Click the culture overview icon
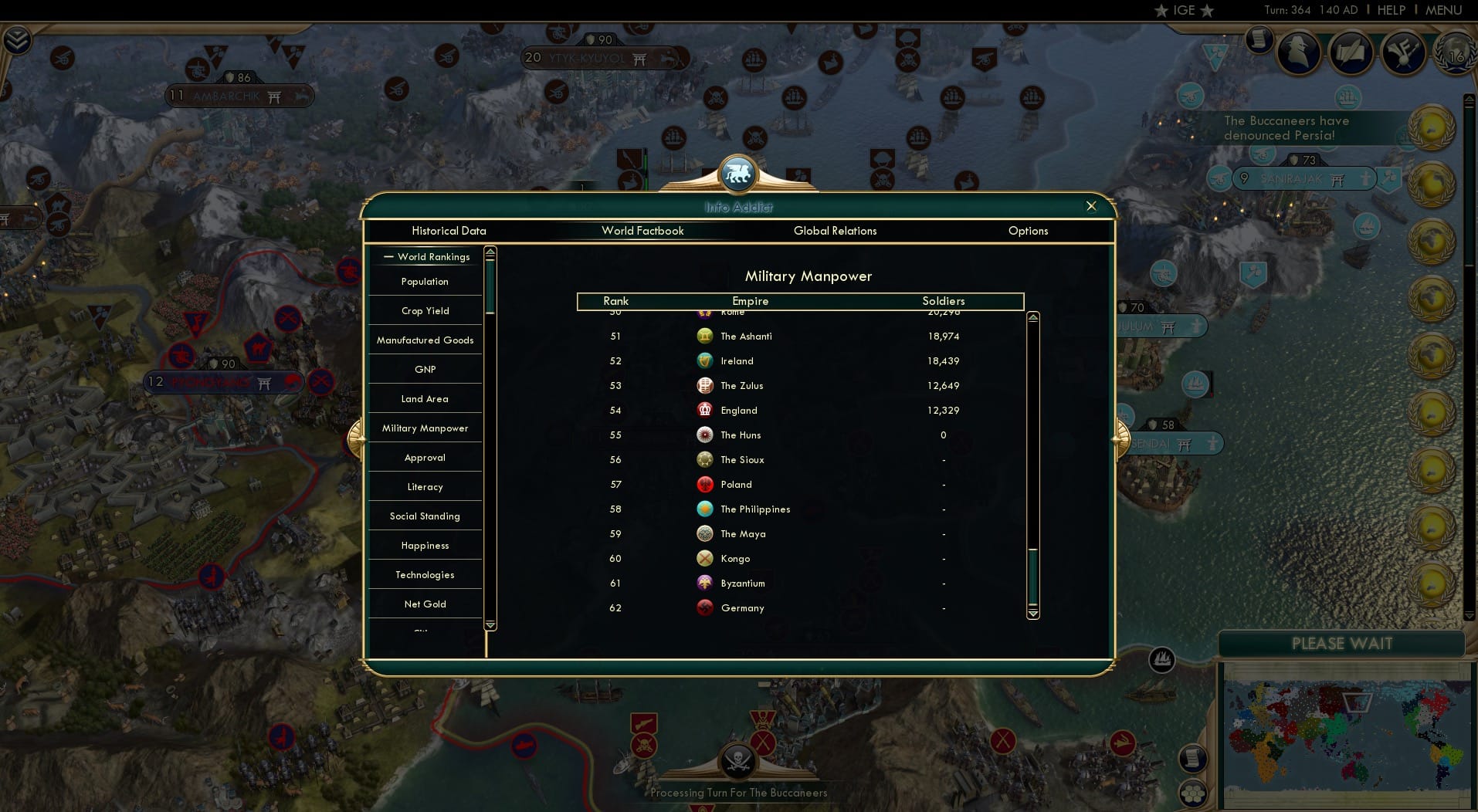This screenshot has height=812, width=1478. pos(1403,51)
